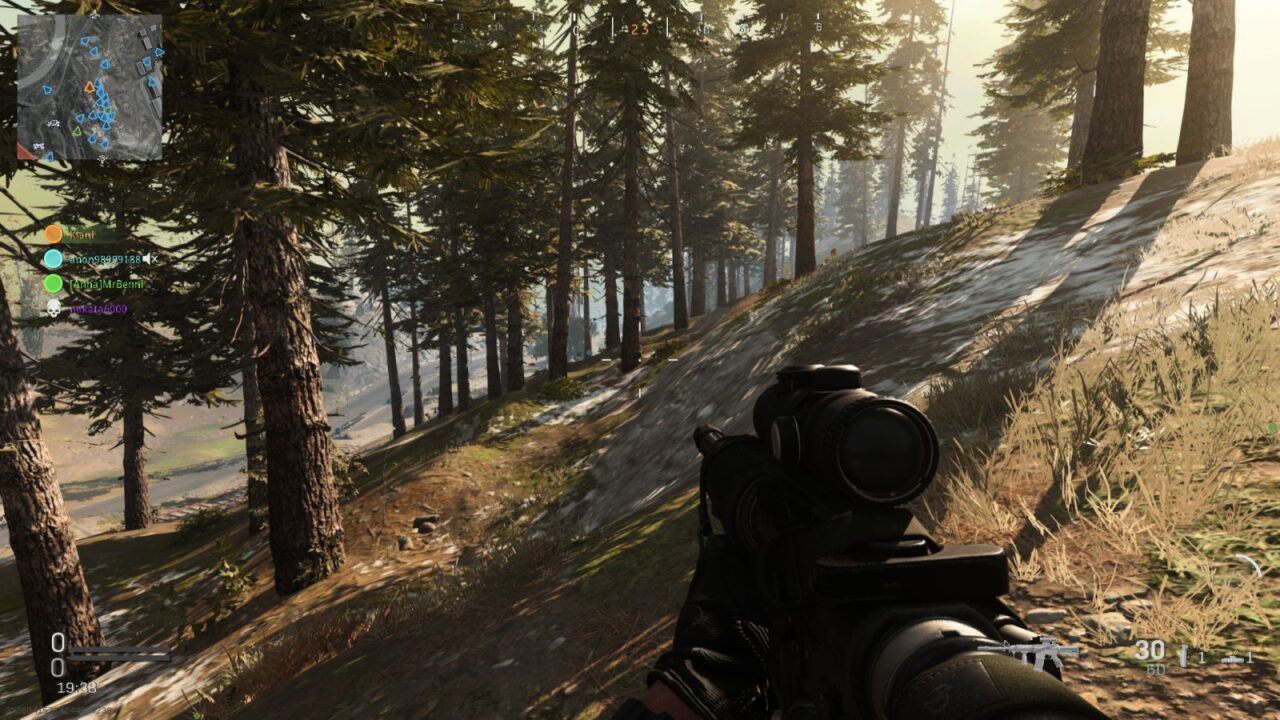Unmute the crossed speaker icon in squad list
Viewport: 1280px width, 720px height.
pos(151,258)
